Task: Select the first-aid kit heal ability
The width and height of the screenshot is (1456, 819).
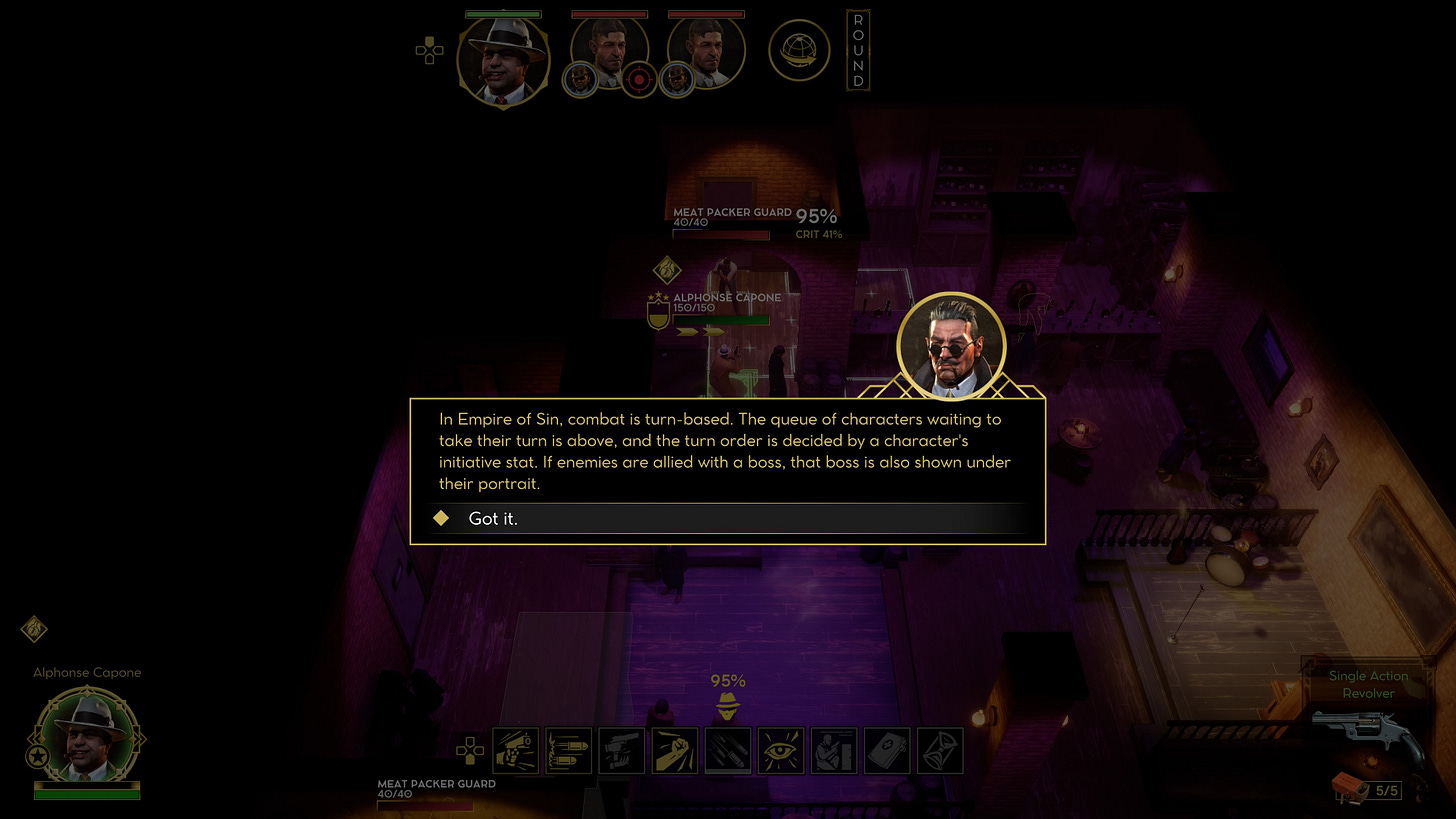Action: 887,751
